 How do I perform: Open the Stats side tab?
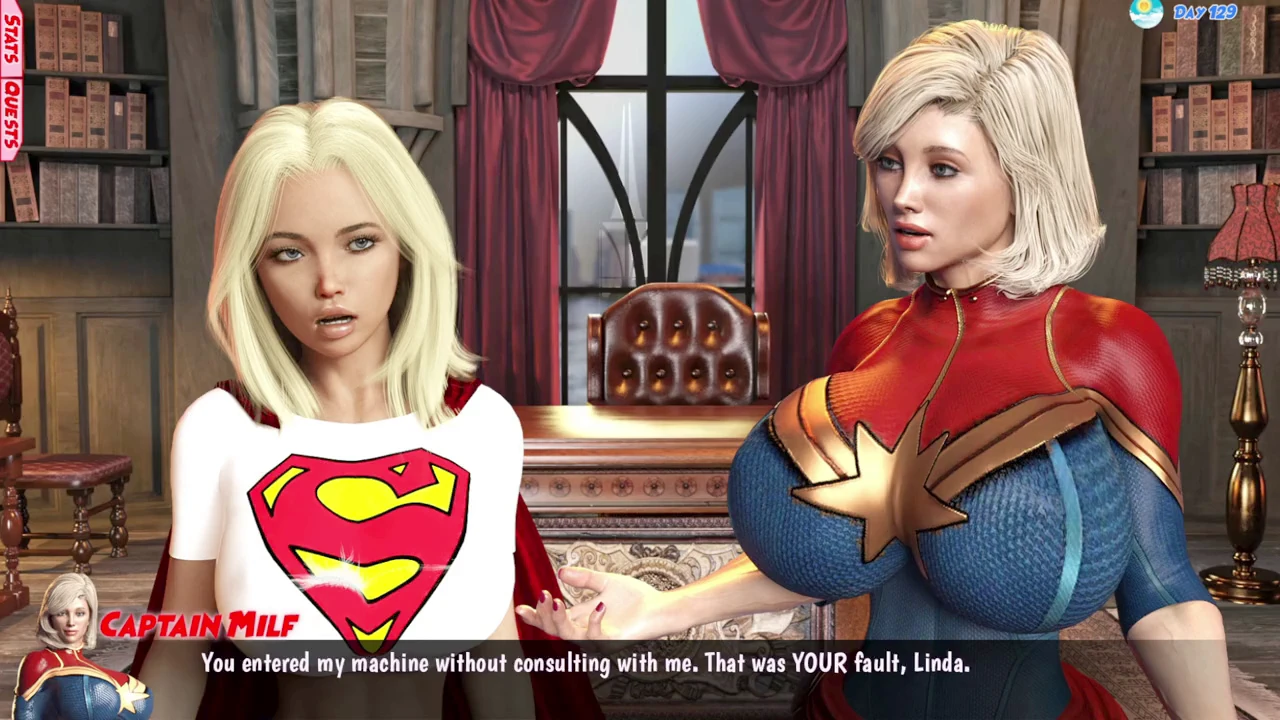tap(11, 38)
